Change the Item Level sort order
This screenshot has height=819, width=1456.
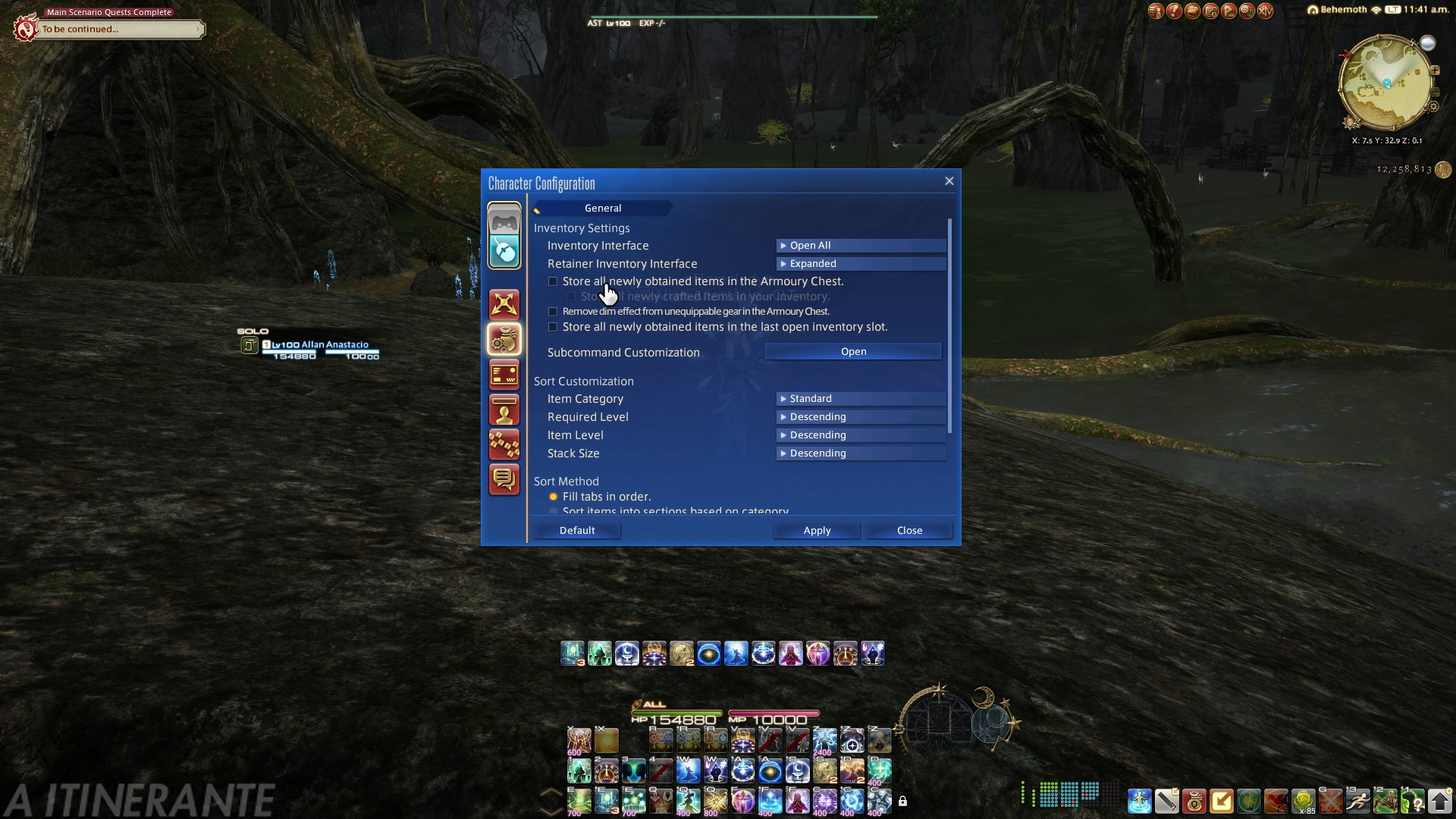[861, 435]
